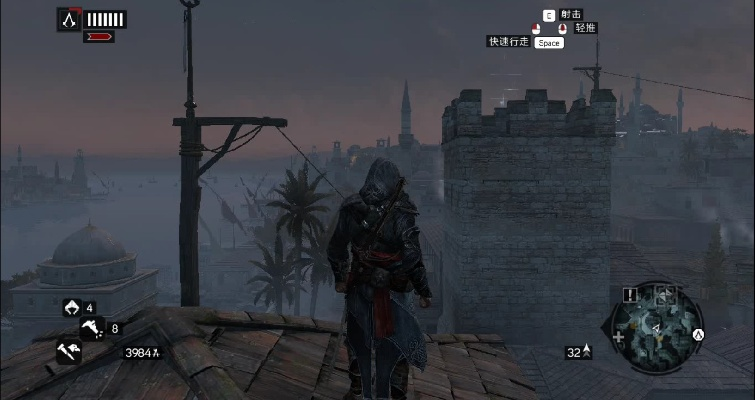Choose the pistol weapon icon
Image resolution: width=755 pixels, height=400 pixels.
(93, 327)
